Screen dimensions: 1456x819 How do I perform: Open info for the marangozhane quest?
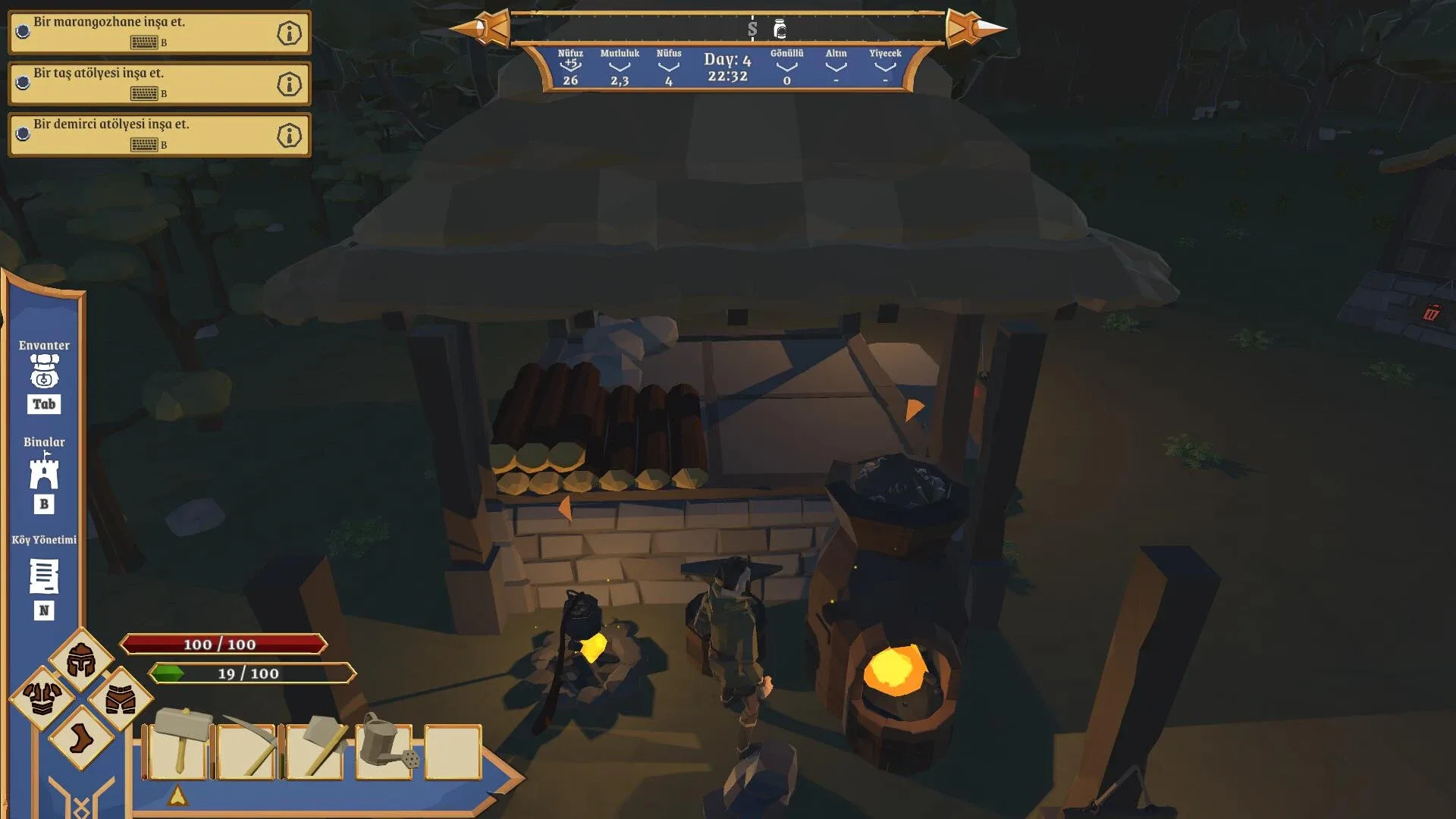tap(290, 33)
